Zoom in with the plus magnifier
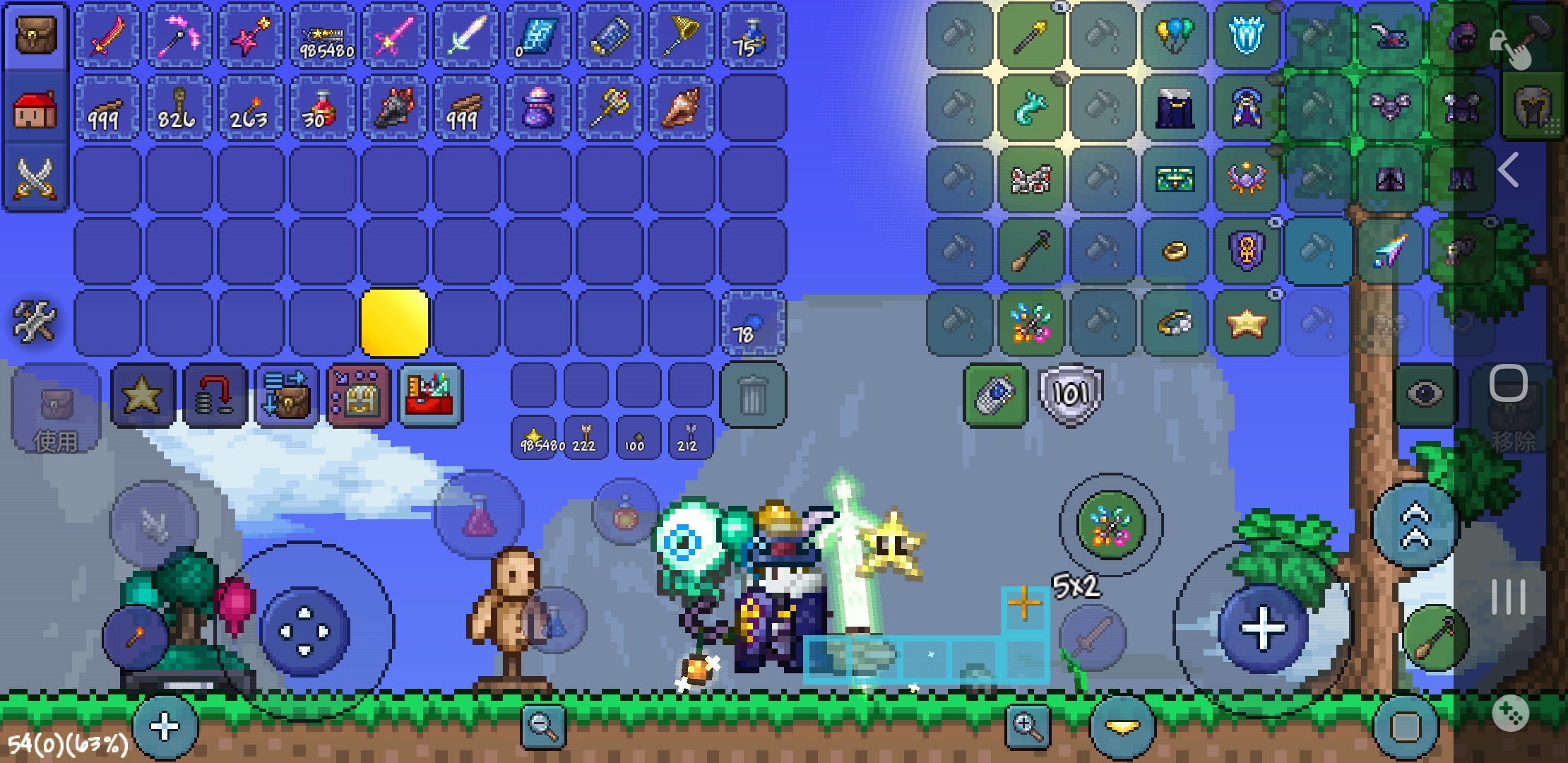The height and width of the screenshot is (763, 1568). pyautogui.click(x=1028, y=725)
